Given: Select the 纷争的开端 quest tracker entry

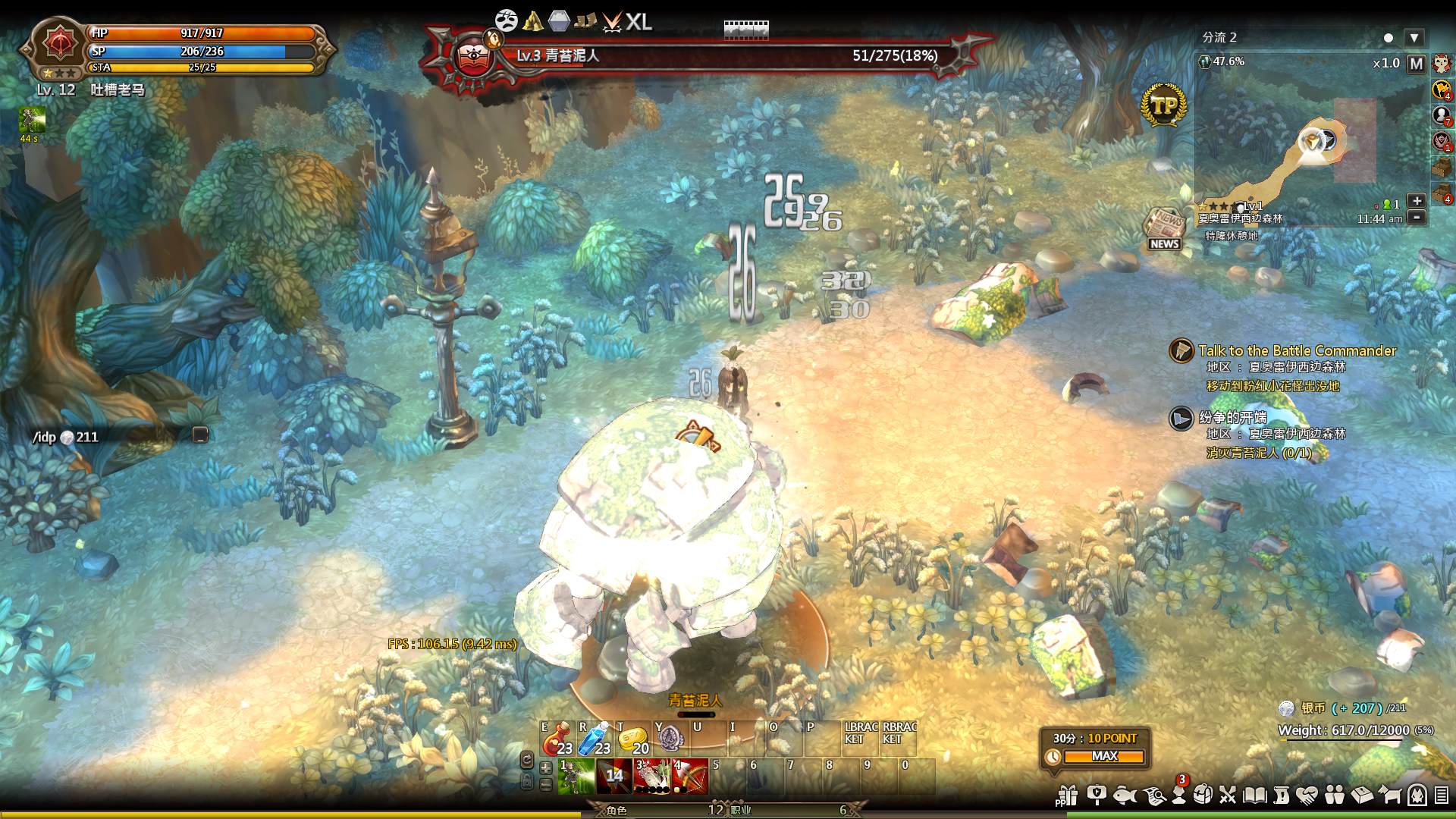Looking at the screenshot, I should pyautogui.click(x=1232, y=417).
